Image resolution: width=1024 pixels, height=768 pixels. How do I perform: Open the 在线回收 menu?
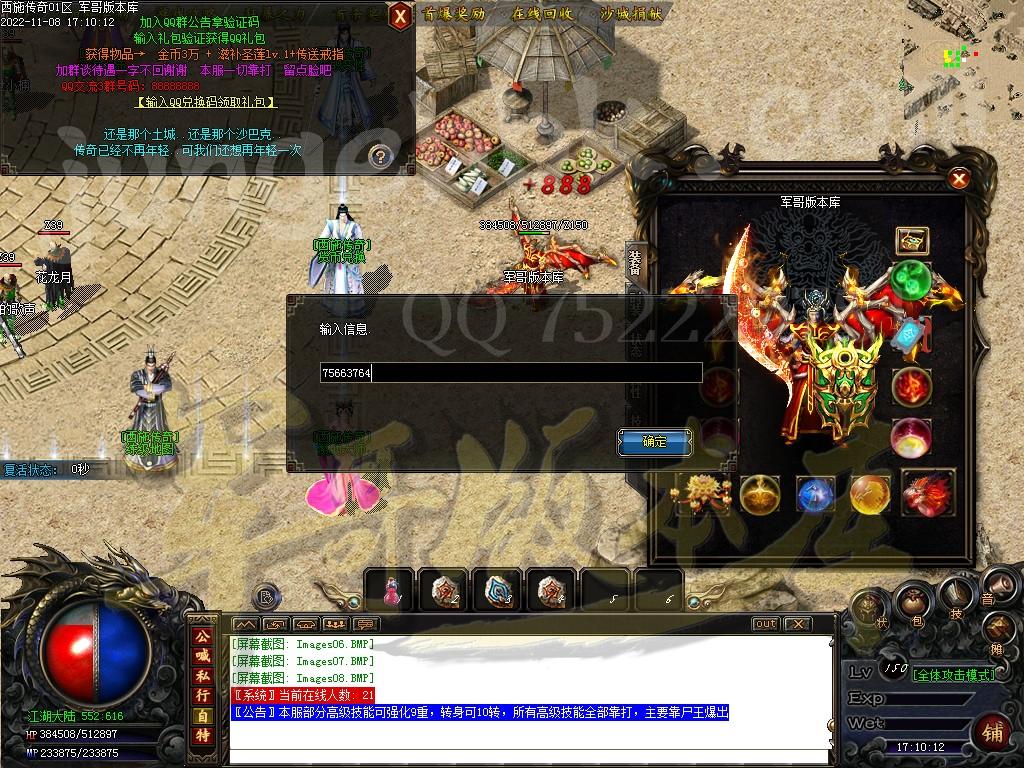point(542,14)
